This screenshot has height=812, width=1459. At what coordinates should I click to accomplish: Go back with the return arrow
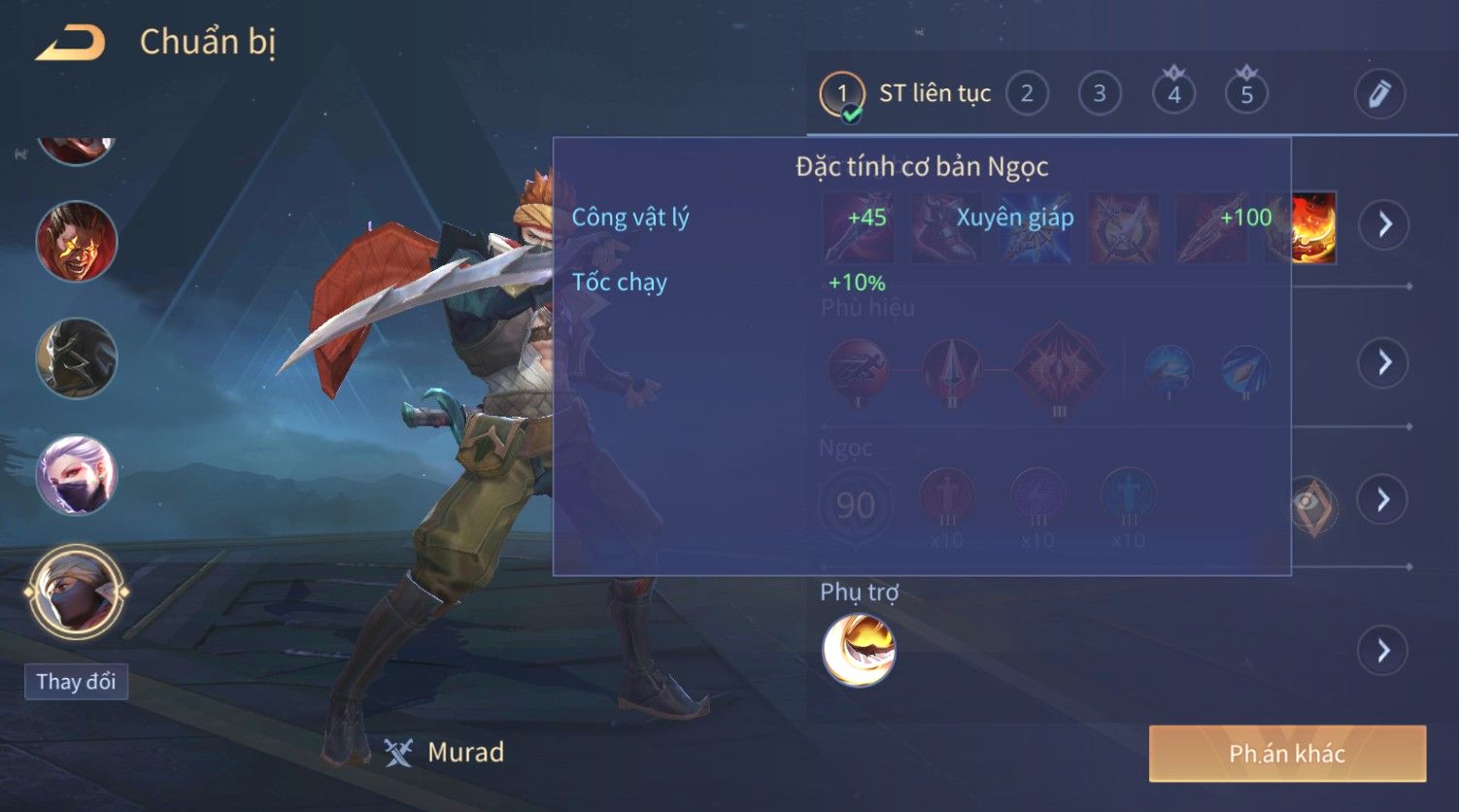coord(71,44)
